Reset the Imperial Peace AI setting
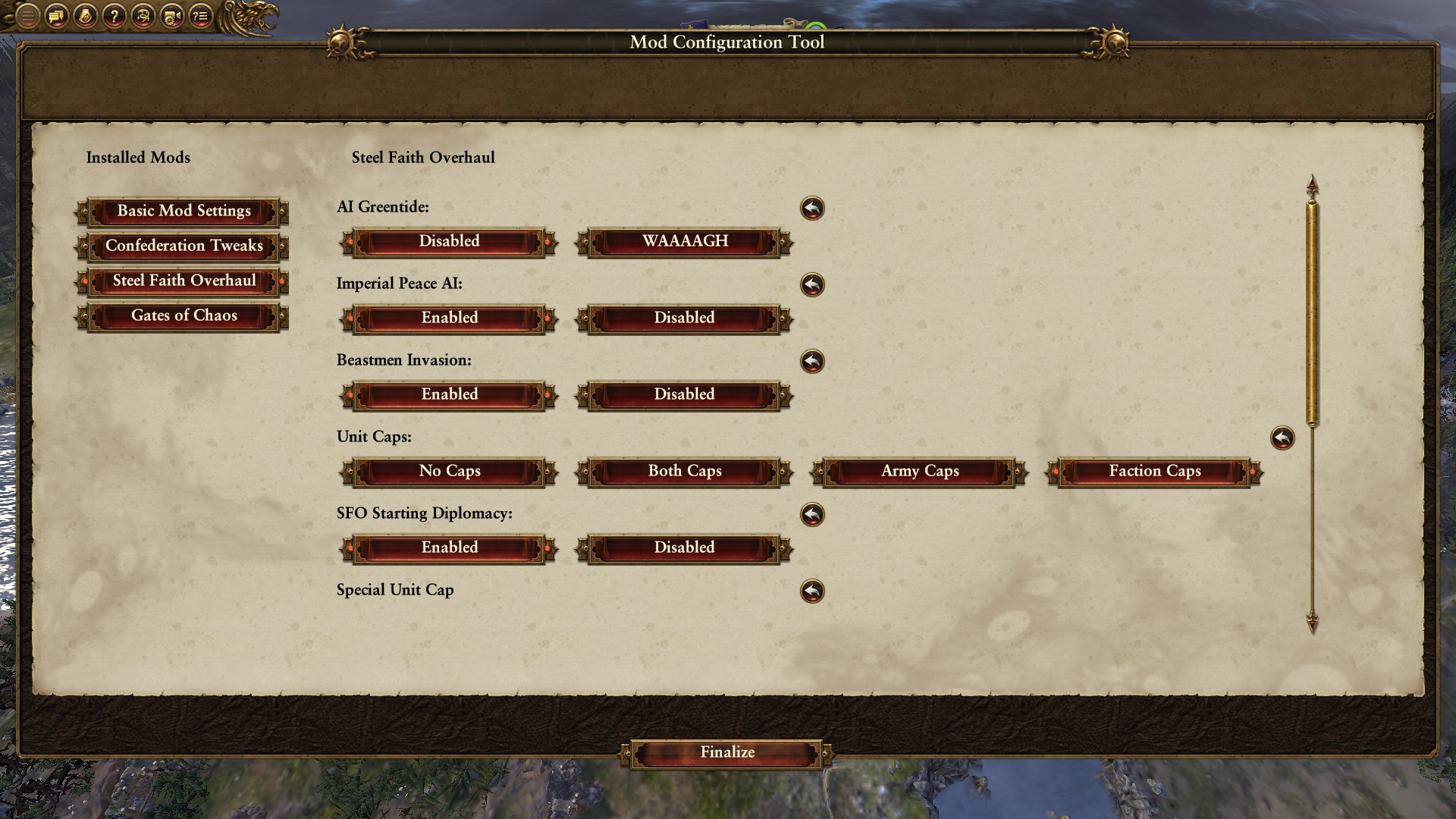 (x=812, y=285)
